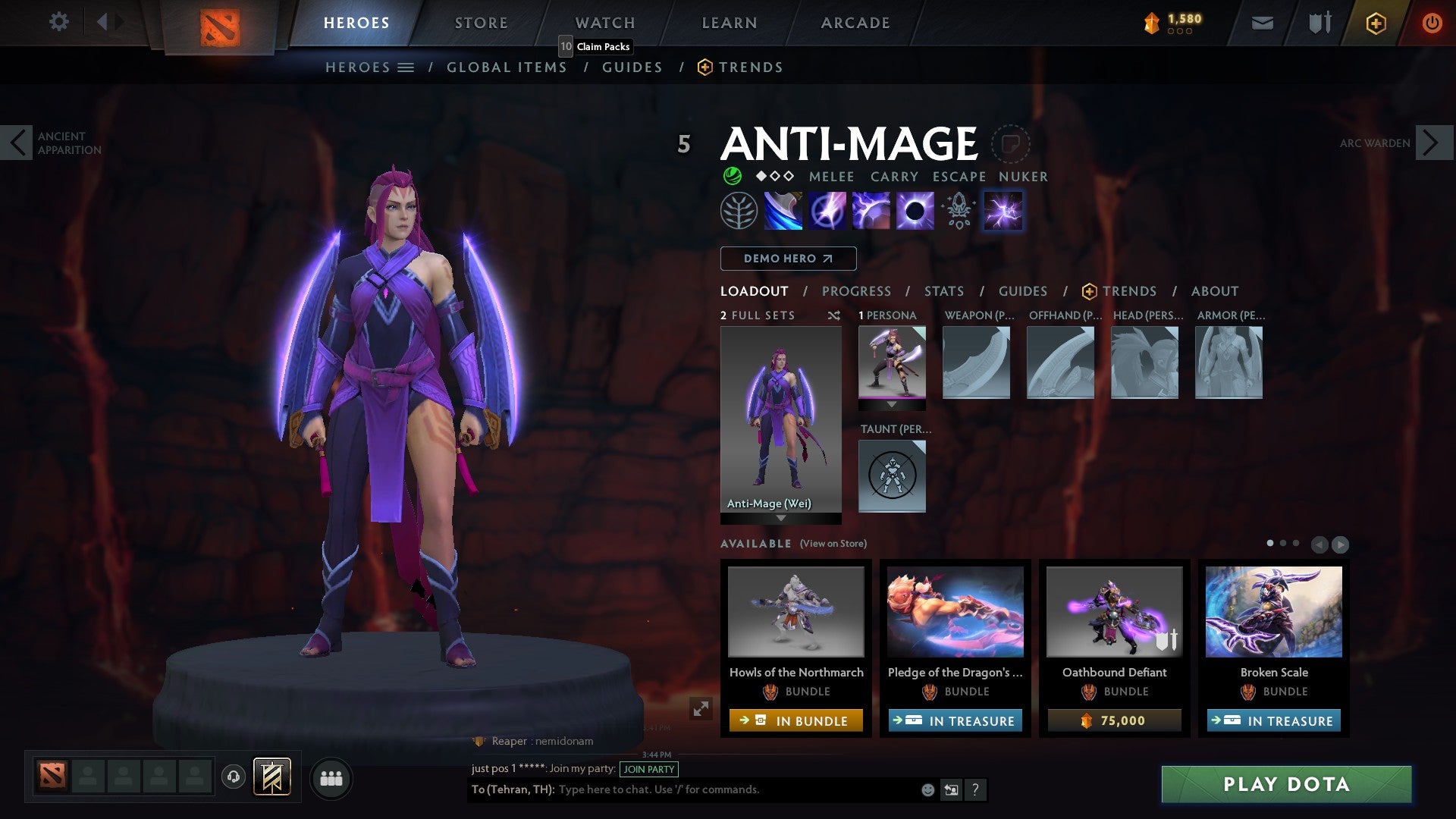This screenshot has height=819, width=1456.
Task: Open the Mana Break ability icon
Action: (x=782, y=210)
